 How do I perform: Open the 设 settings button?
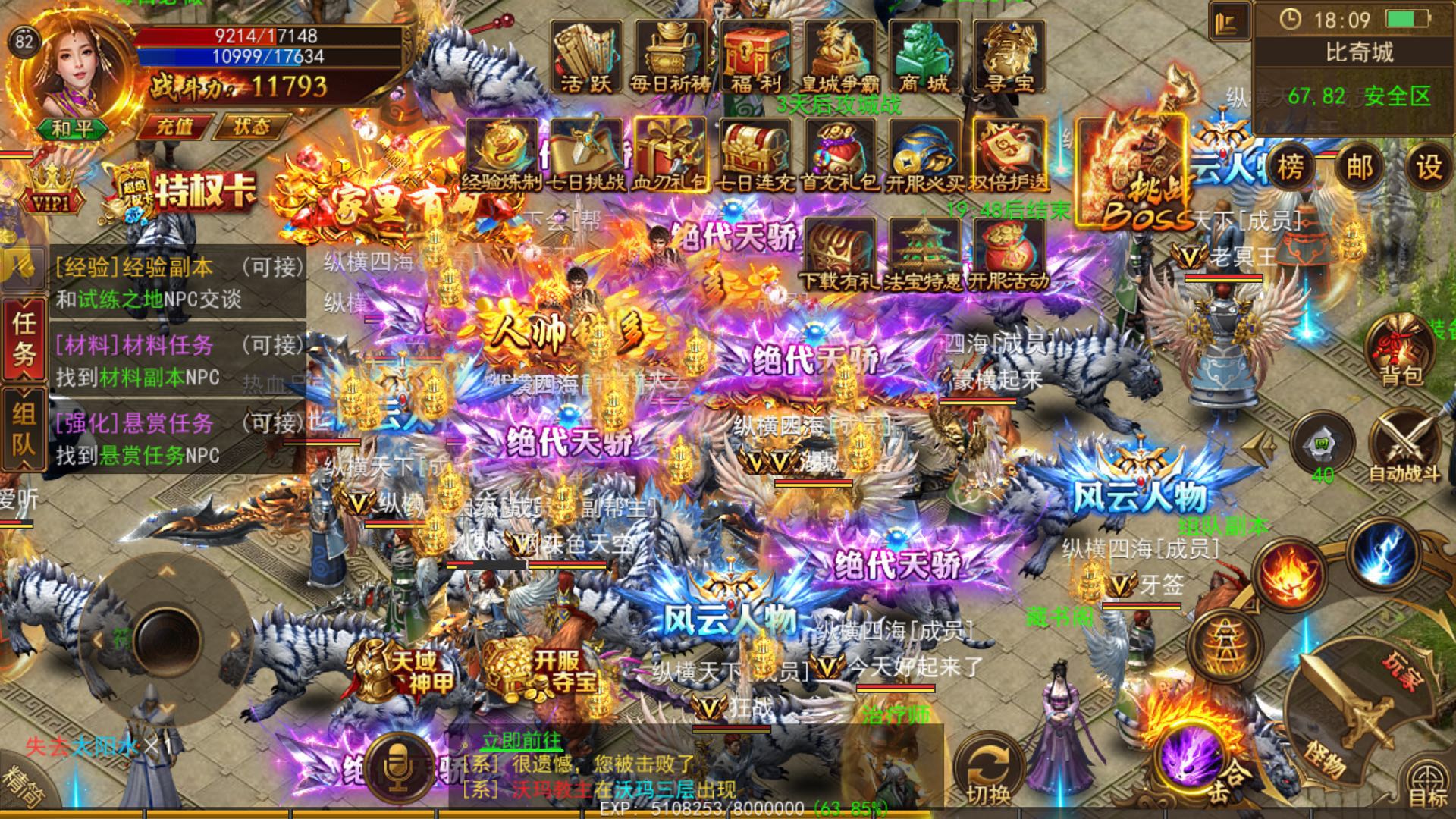pyautogui.click(x=1429, y=167)
